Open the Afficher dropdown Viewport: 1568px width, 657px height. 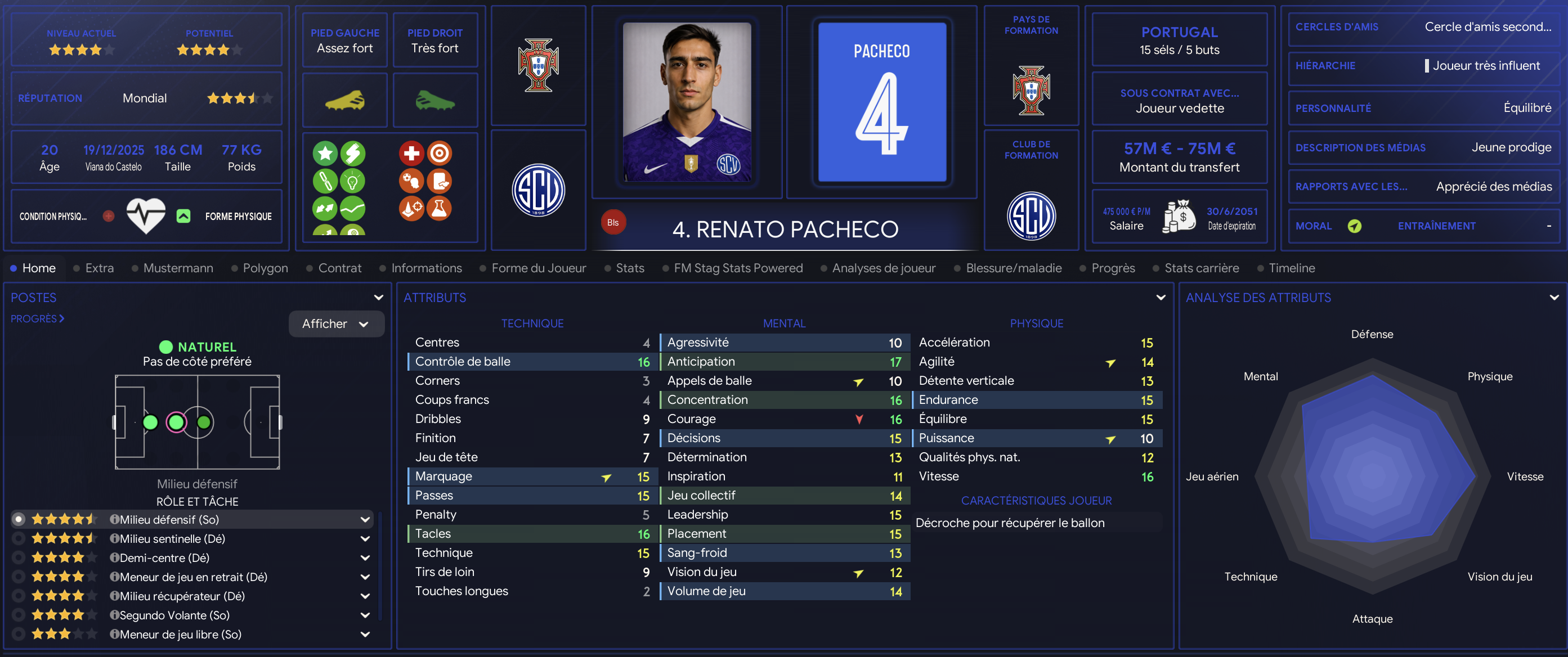click(336, 323)
